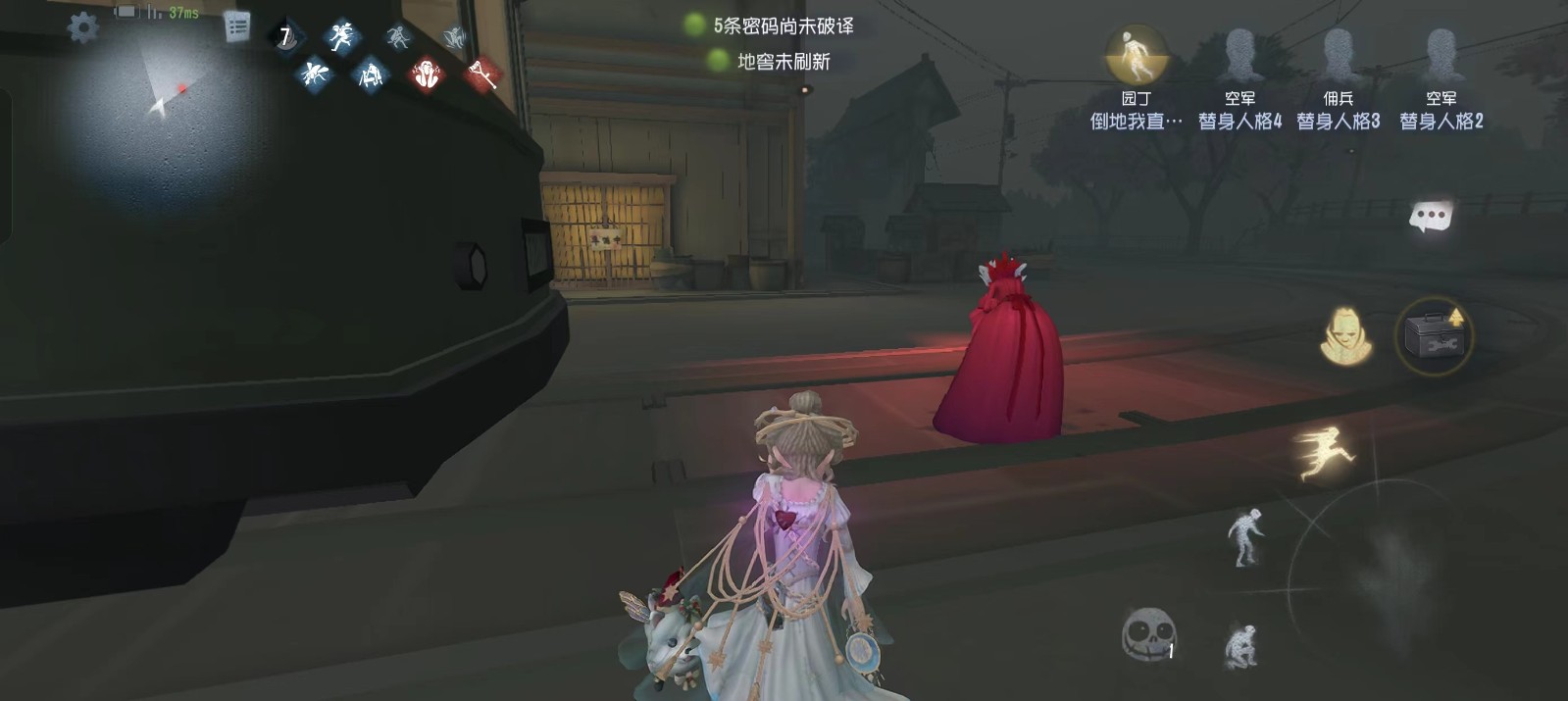The width and height of the screenshot is (1568, 701).
Task: Select the running figure persona trait icon
Action: (x=341, y=37)
